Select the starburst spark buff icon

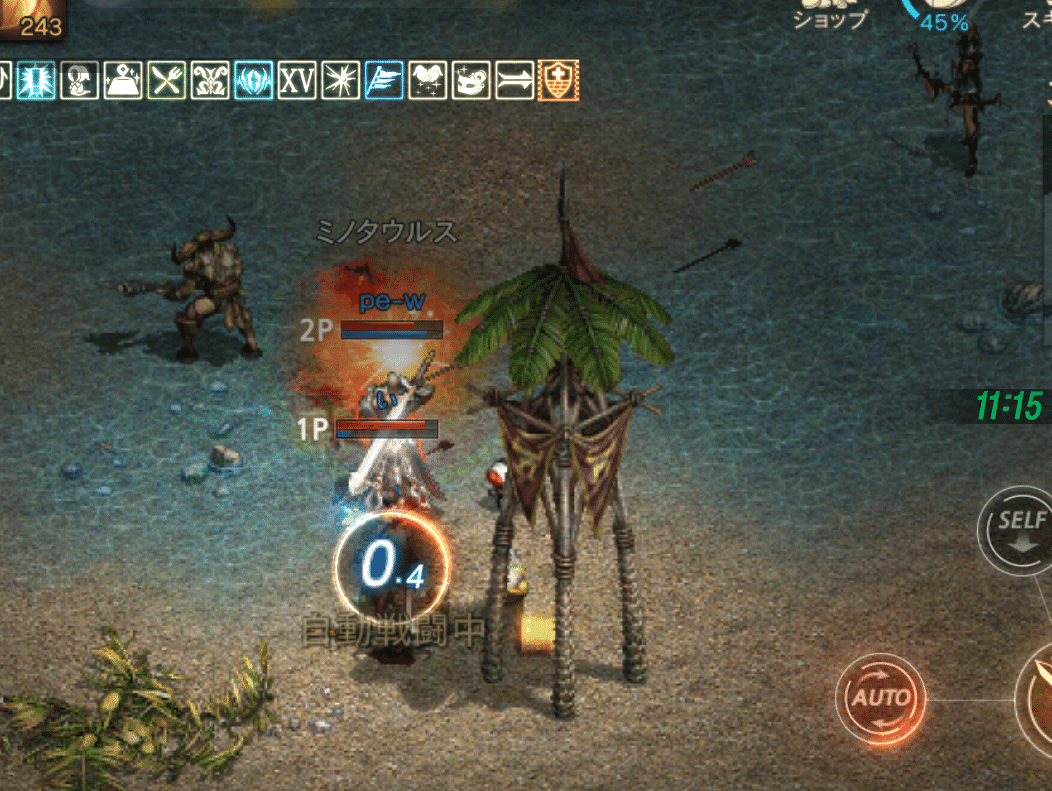[x=340, y=80]
